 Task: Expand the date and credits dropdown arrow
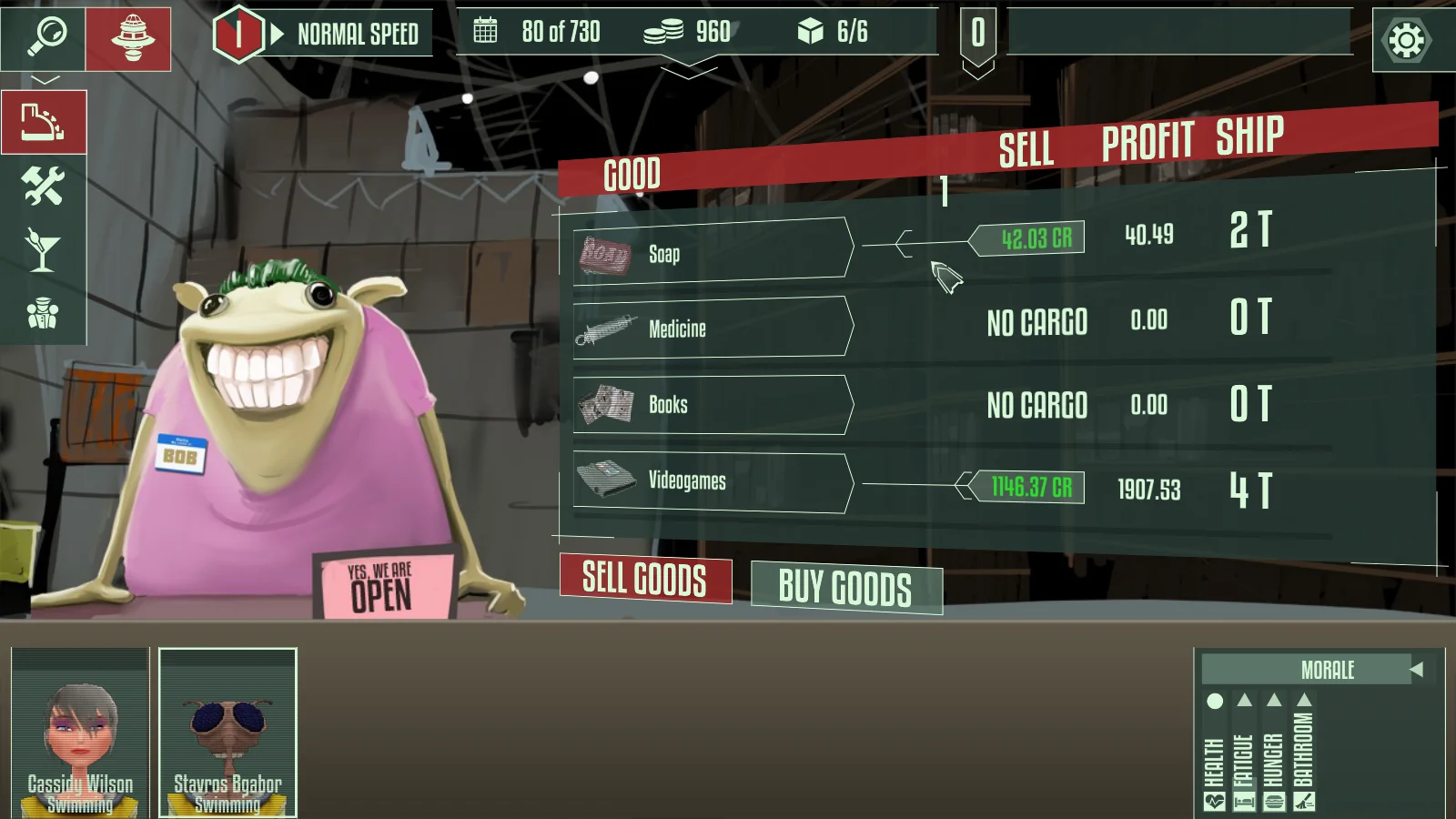tap(689, 70)
